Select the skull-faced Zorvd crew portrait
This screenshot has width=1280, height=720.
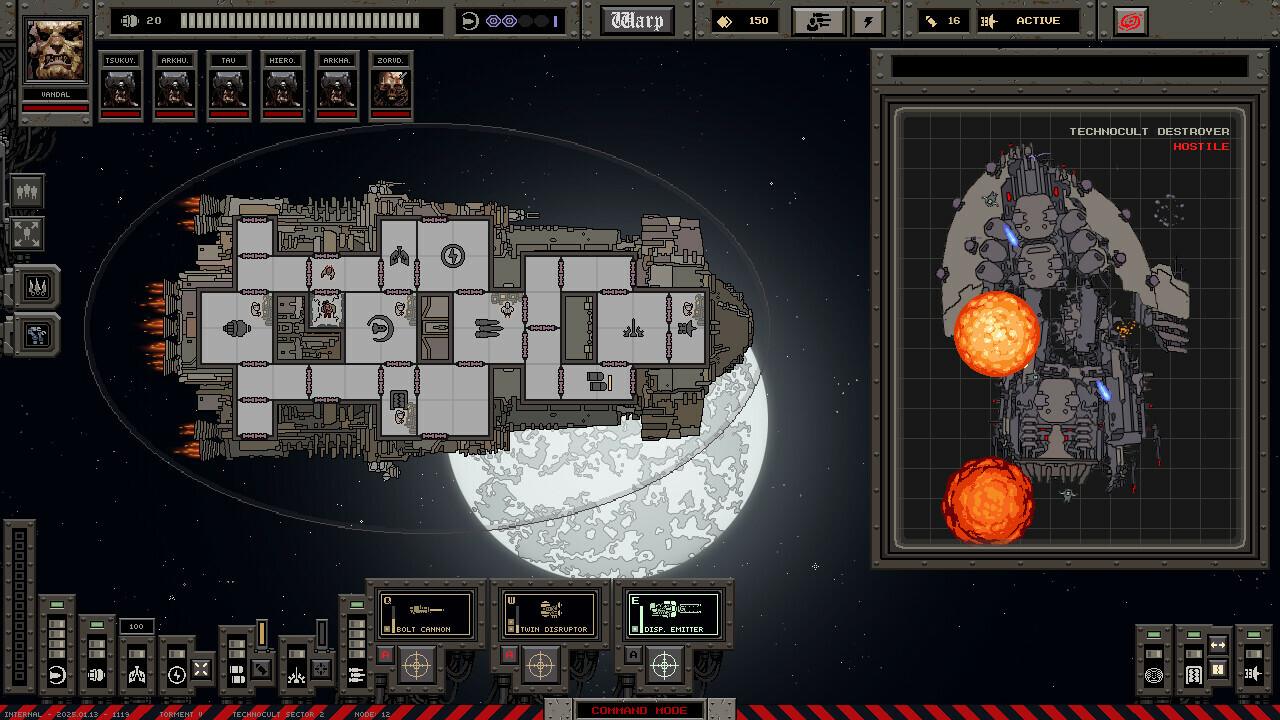[391, 87]
